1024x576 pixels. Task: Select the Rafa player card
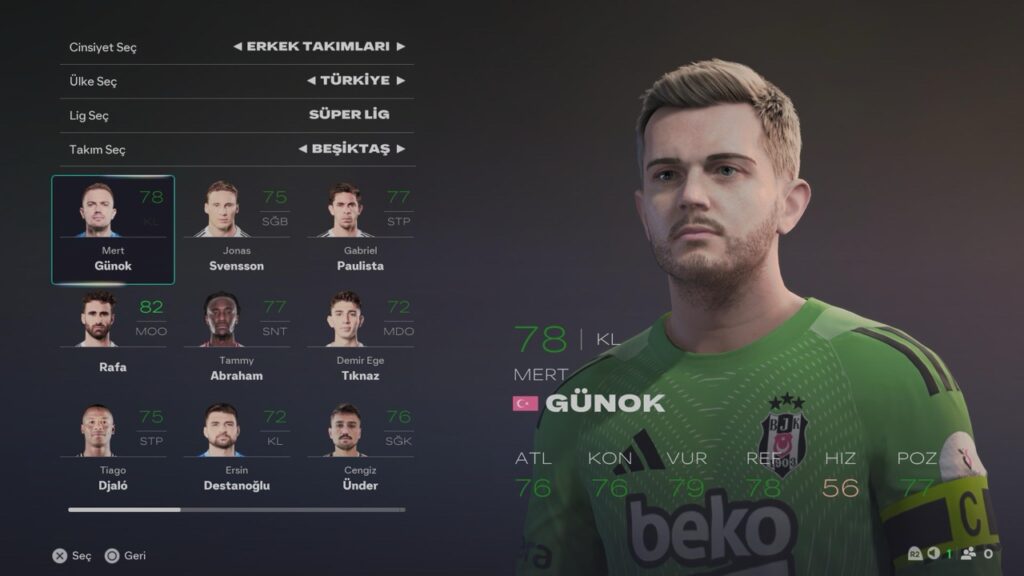coord(113,337)
